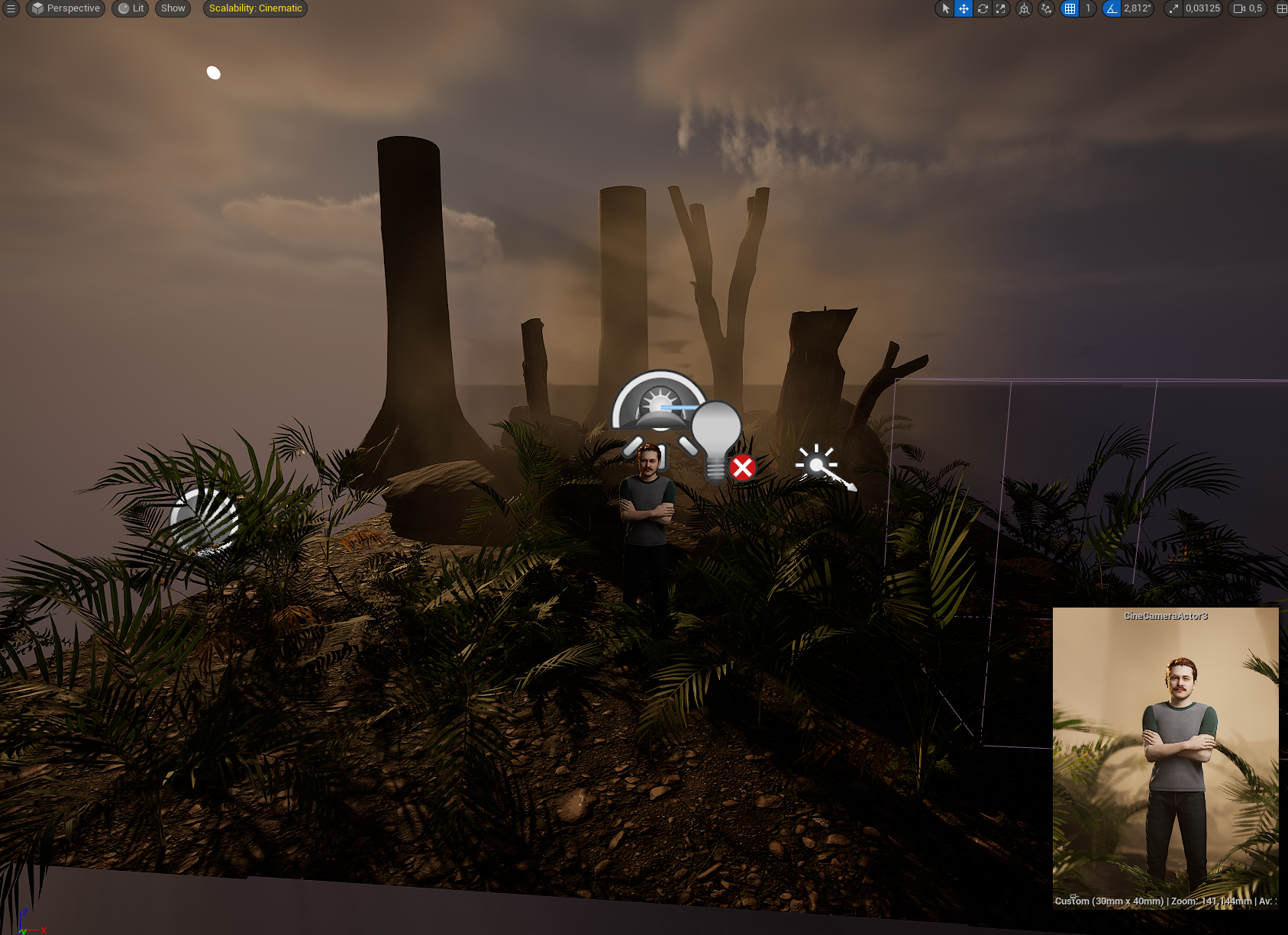The image size is (1288, 935).
Task: Toggle rotation angle snapping icon
Action: tap(1112, 8)
